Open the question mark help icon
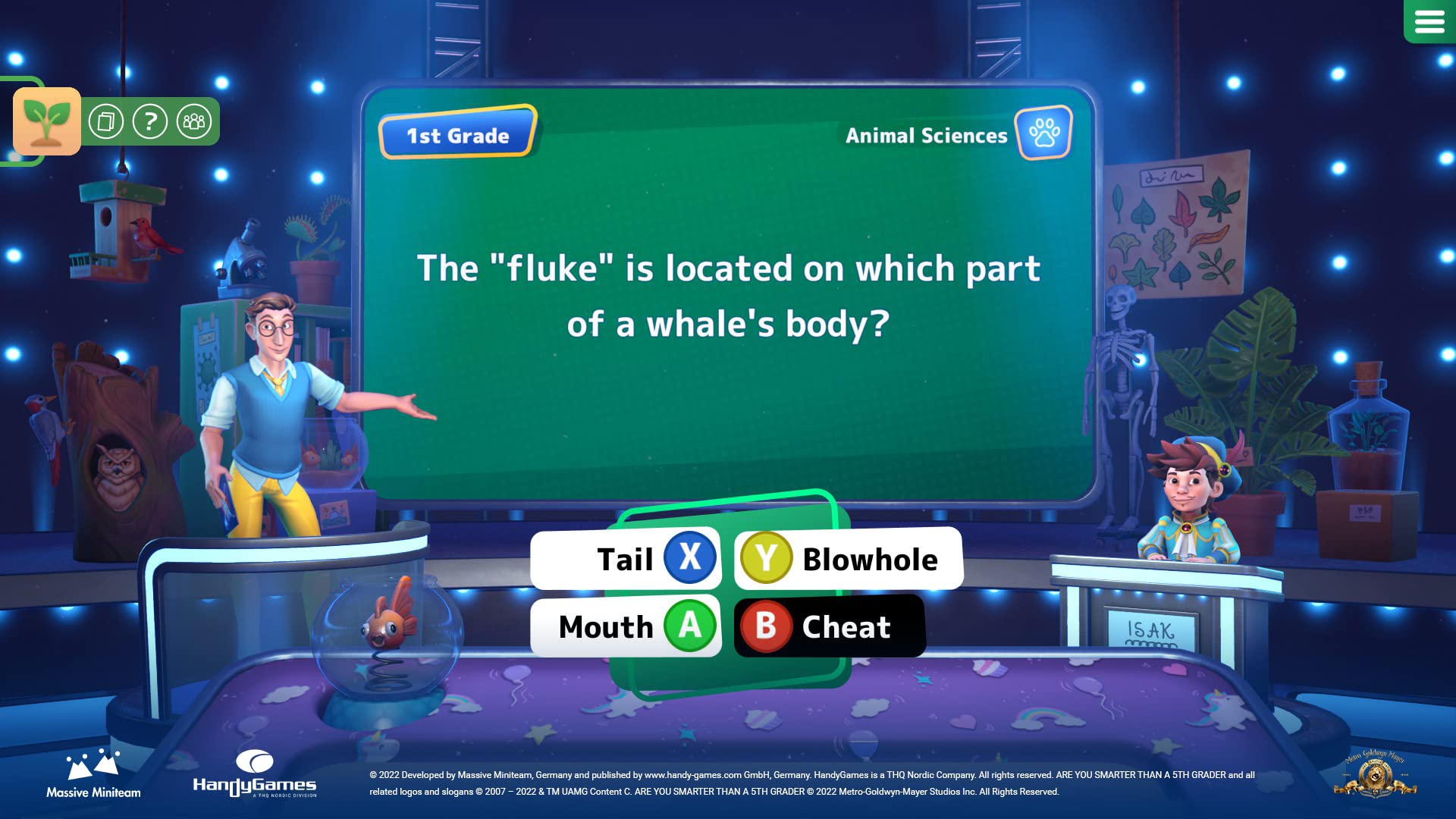This screenshot has height=819, width=1456. click(x=150, y=120)
